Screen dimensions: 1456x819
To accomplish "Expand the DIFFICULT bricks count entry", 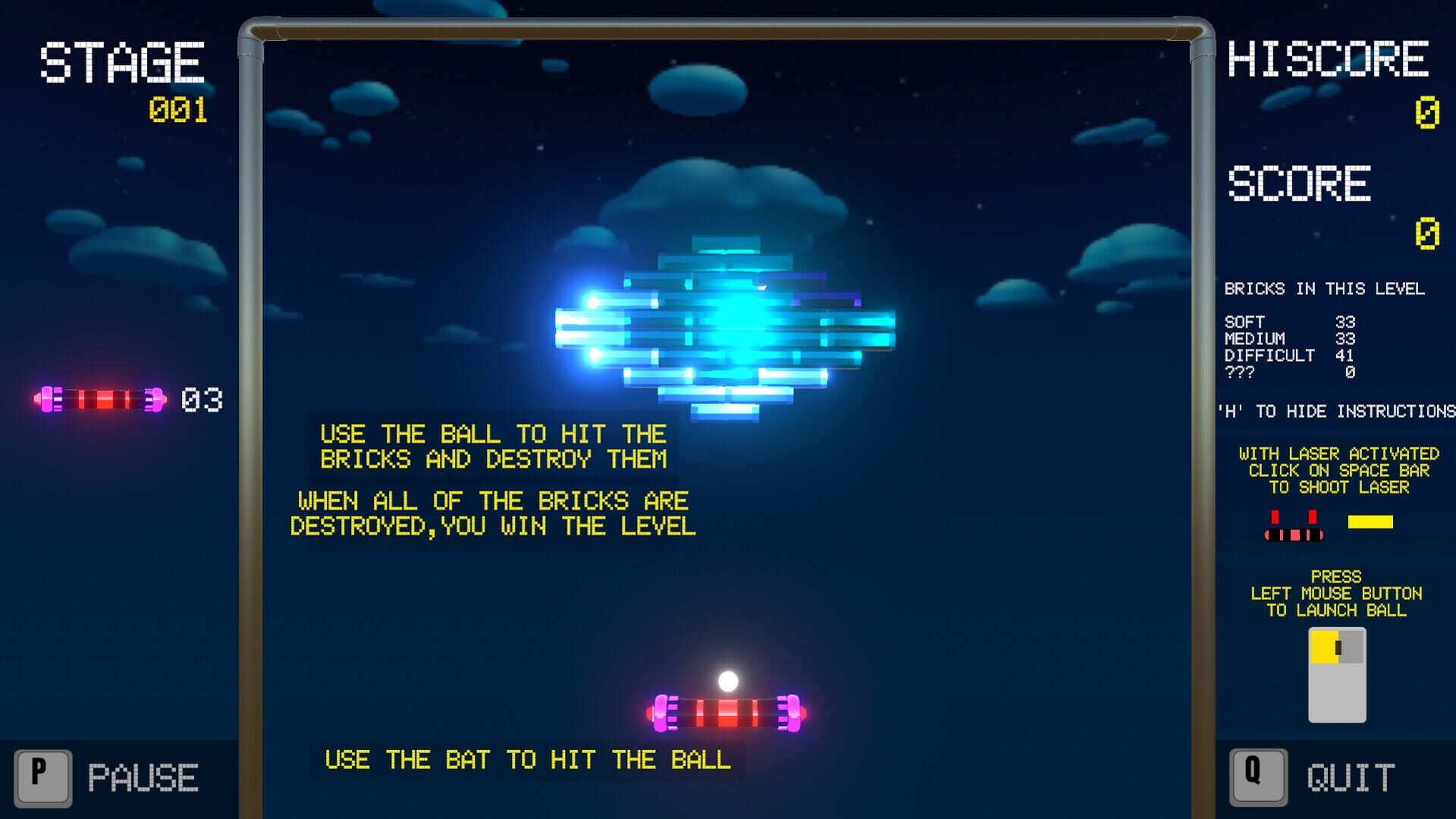I will click(x=1289, y=355).
